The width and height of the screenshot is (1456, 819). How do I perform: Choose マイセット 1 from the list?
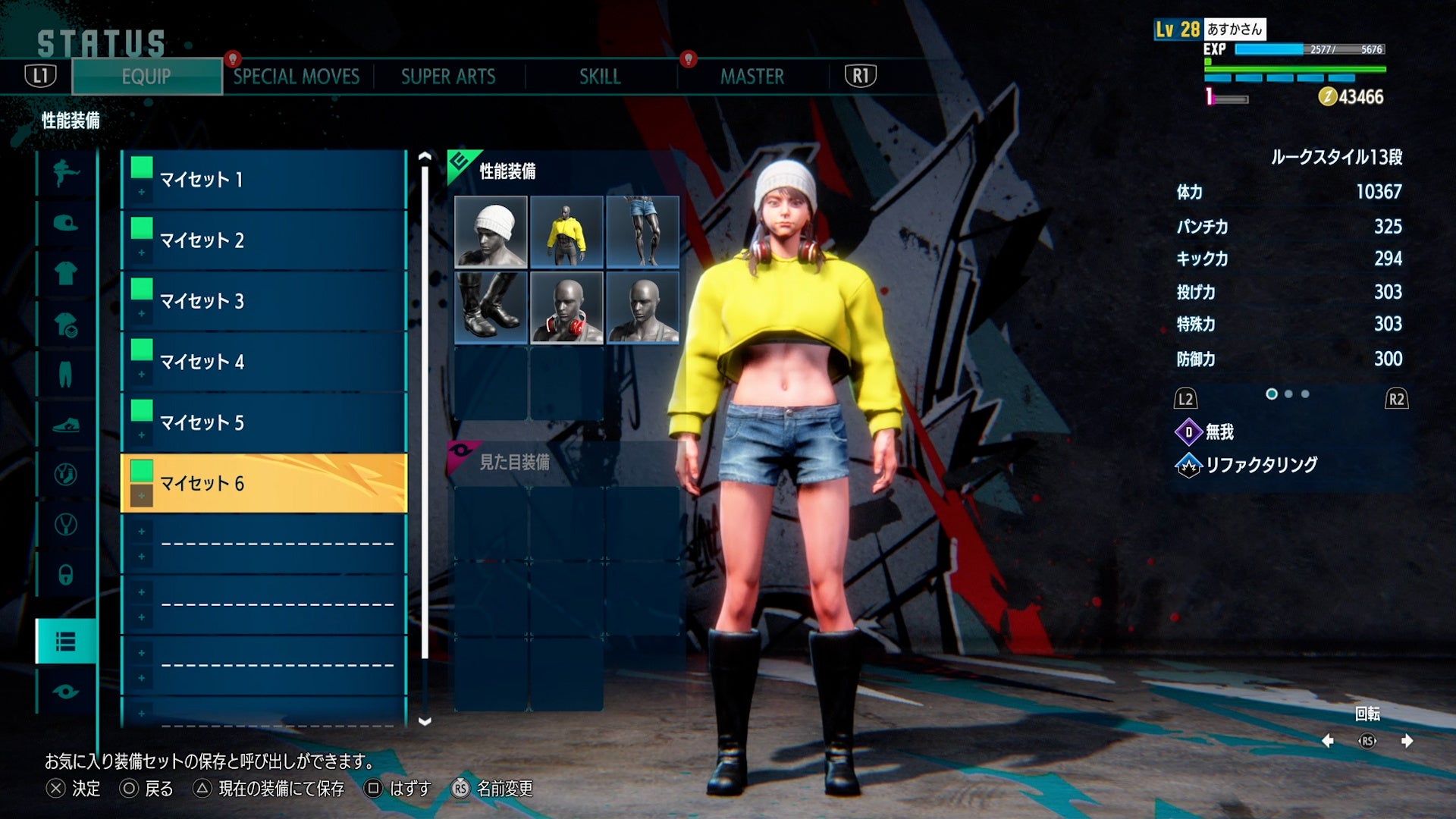(264, 180)
